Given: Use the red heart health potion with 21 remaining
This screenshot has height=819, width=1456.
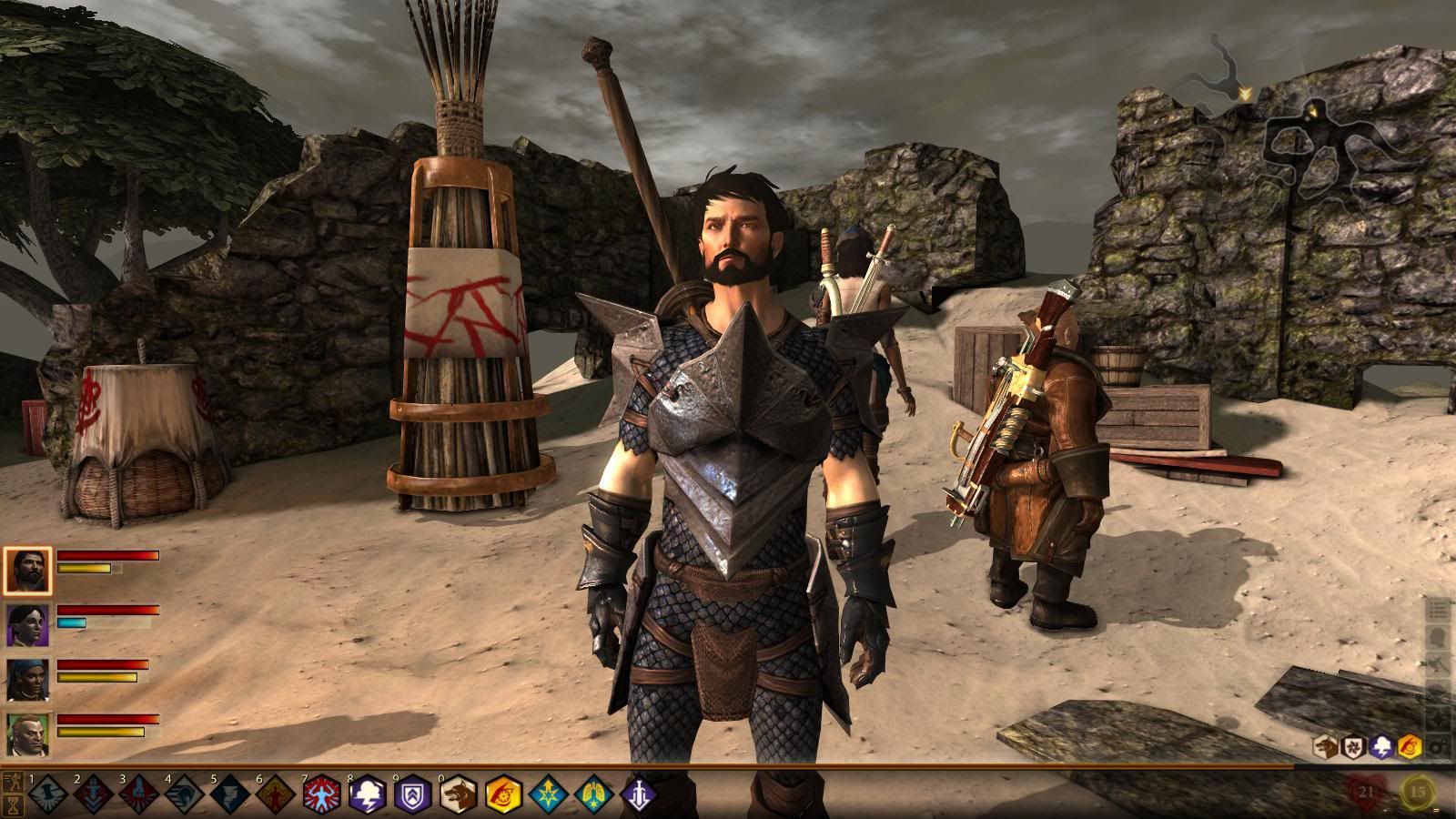Looking at the screenshot, I should click(1367, 792).
